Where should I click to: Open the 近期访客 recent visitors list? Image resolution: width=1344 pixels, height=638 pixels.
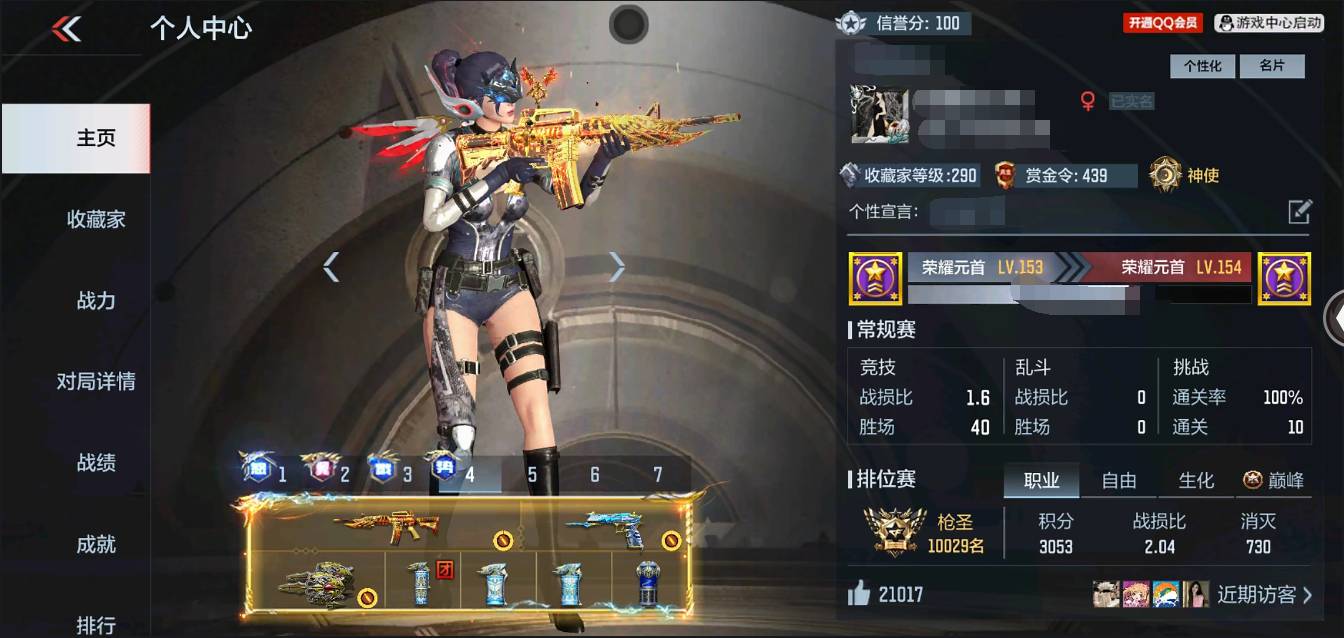pyautogui.click(x=1263, y=594)
